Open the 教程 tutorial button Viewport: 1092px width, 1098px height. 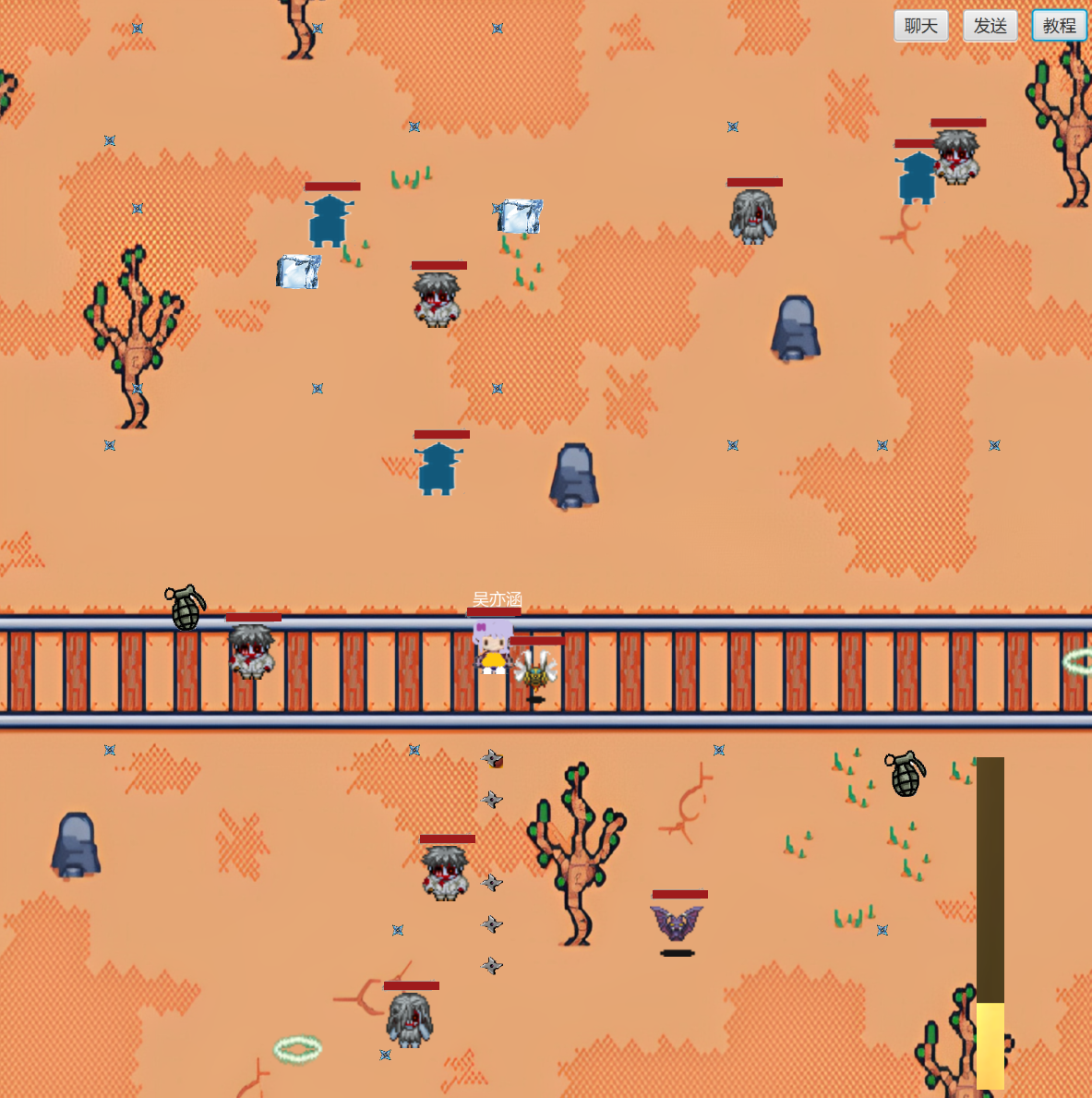click(x=1059, y=26)
